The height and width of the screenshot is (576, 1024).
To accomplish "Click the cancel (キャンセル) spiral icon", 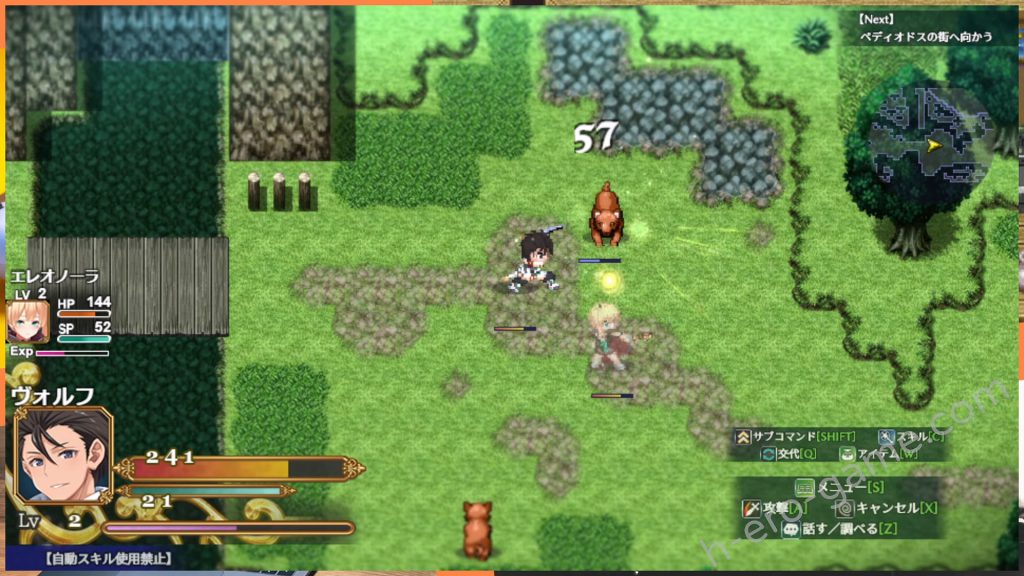I will (844, 508).
